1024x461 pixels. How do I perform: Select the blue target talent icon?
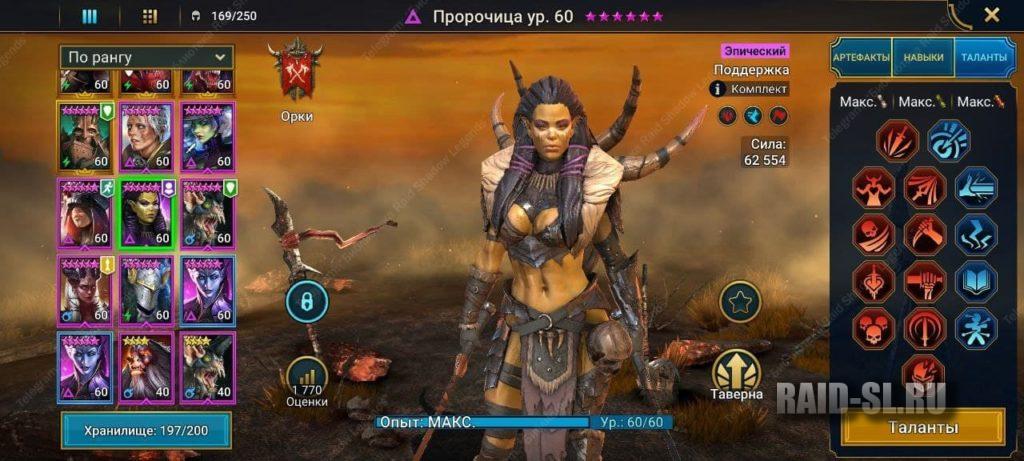tap(948, 141)
